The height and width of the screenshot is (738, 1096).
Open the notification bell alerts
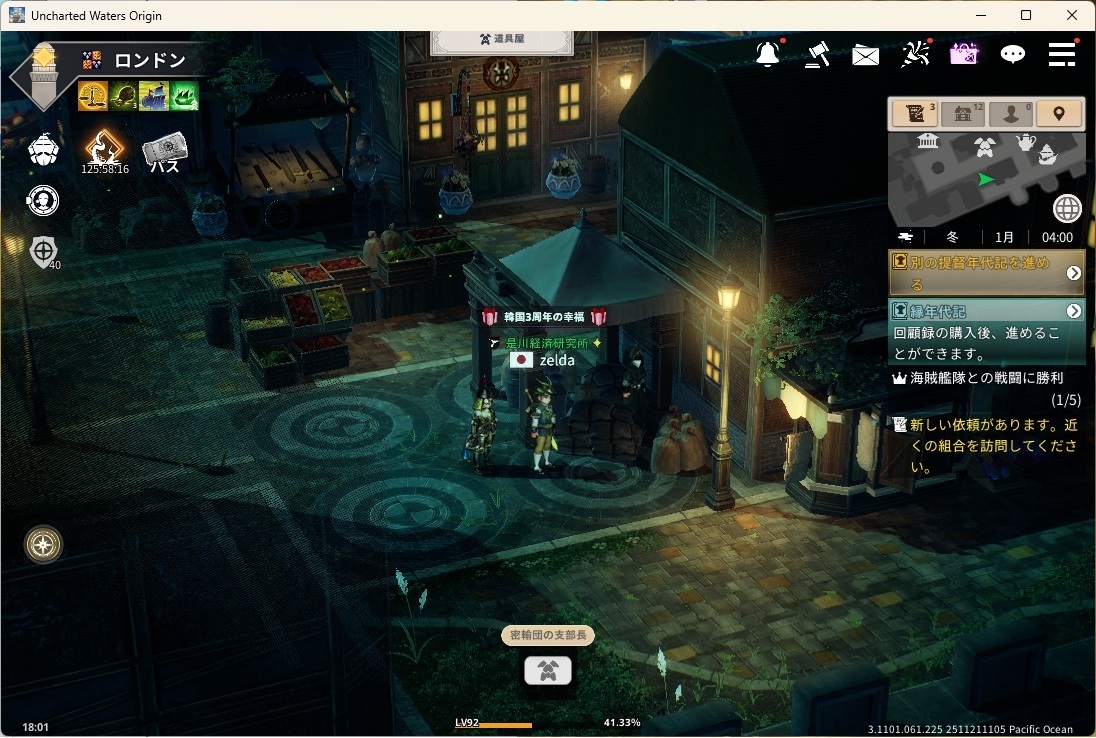[768, 55]
